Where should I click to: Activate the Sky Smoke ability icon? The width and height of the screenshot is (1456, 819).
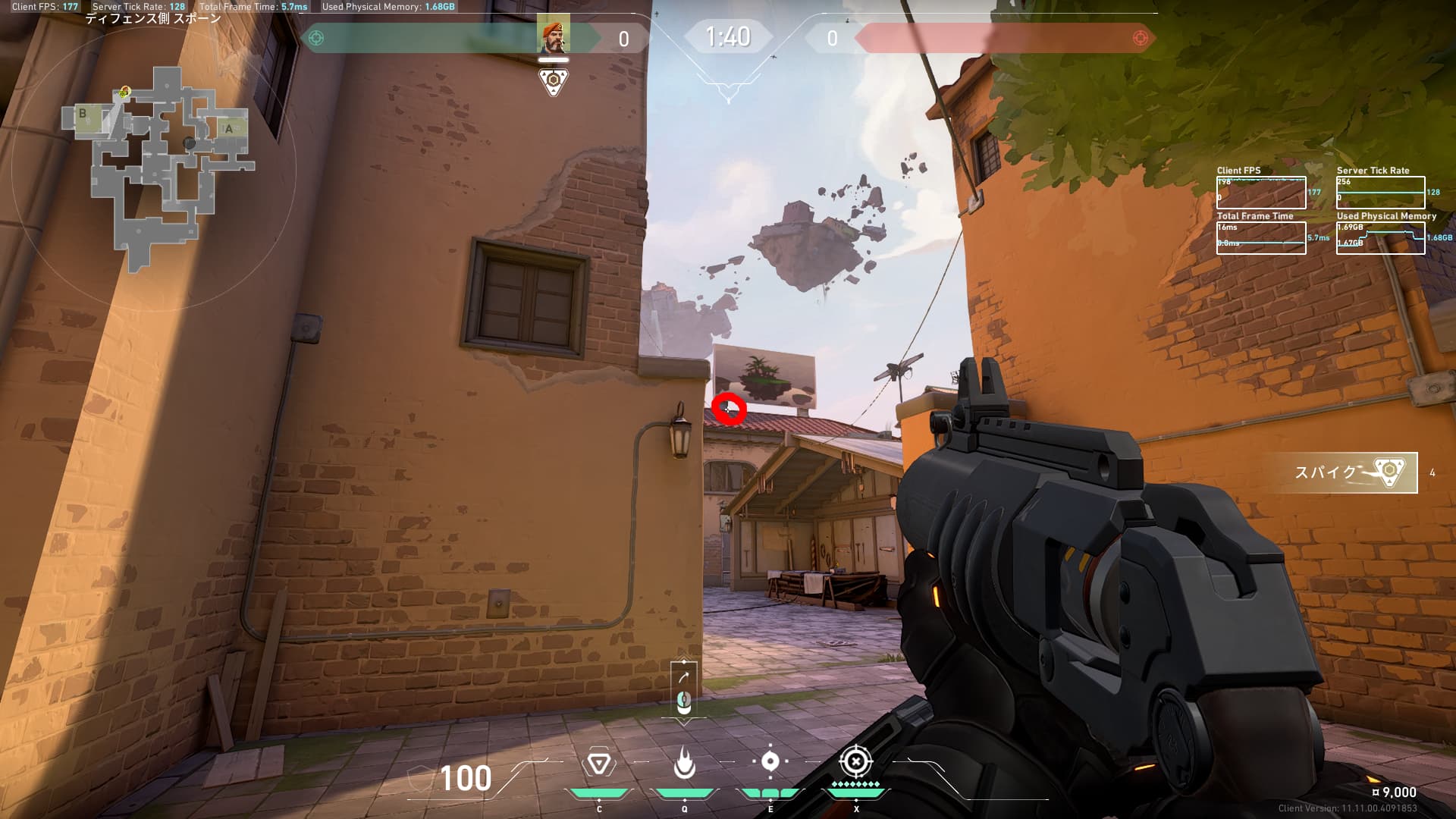(x=770, y=761)
